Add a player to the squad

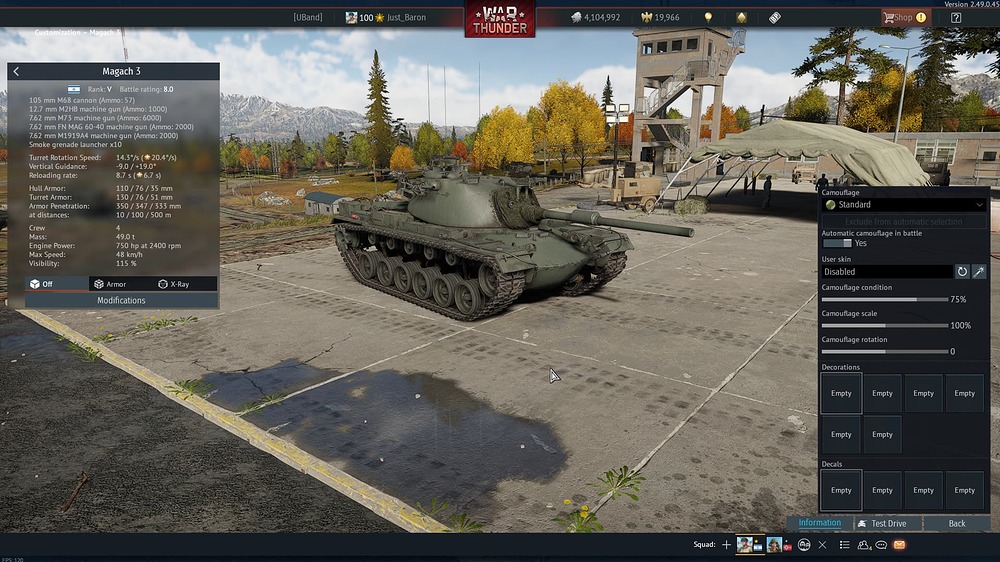pyautogui.click(x=727, y=544)
